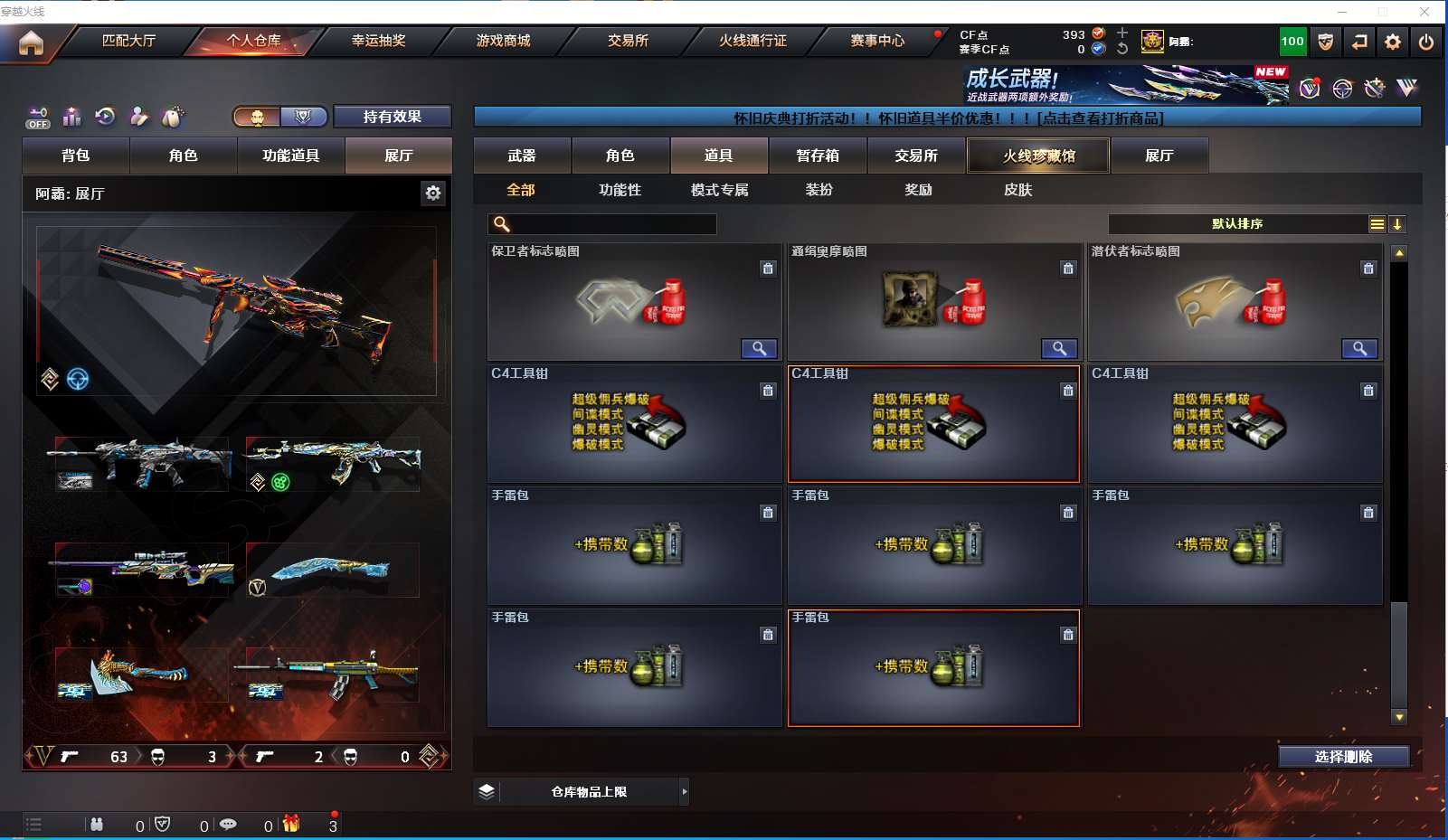The image size is (1448, 840).
Task: Open the 火线珍藏馆 collection tab
Action: point(1038,156)
